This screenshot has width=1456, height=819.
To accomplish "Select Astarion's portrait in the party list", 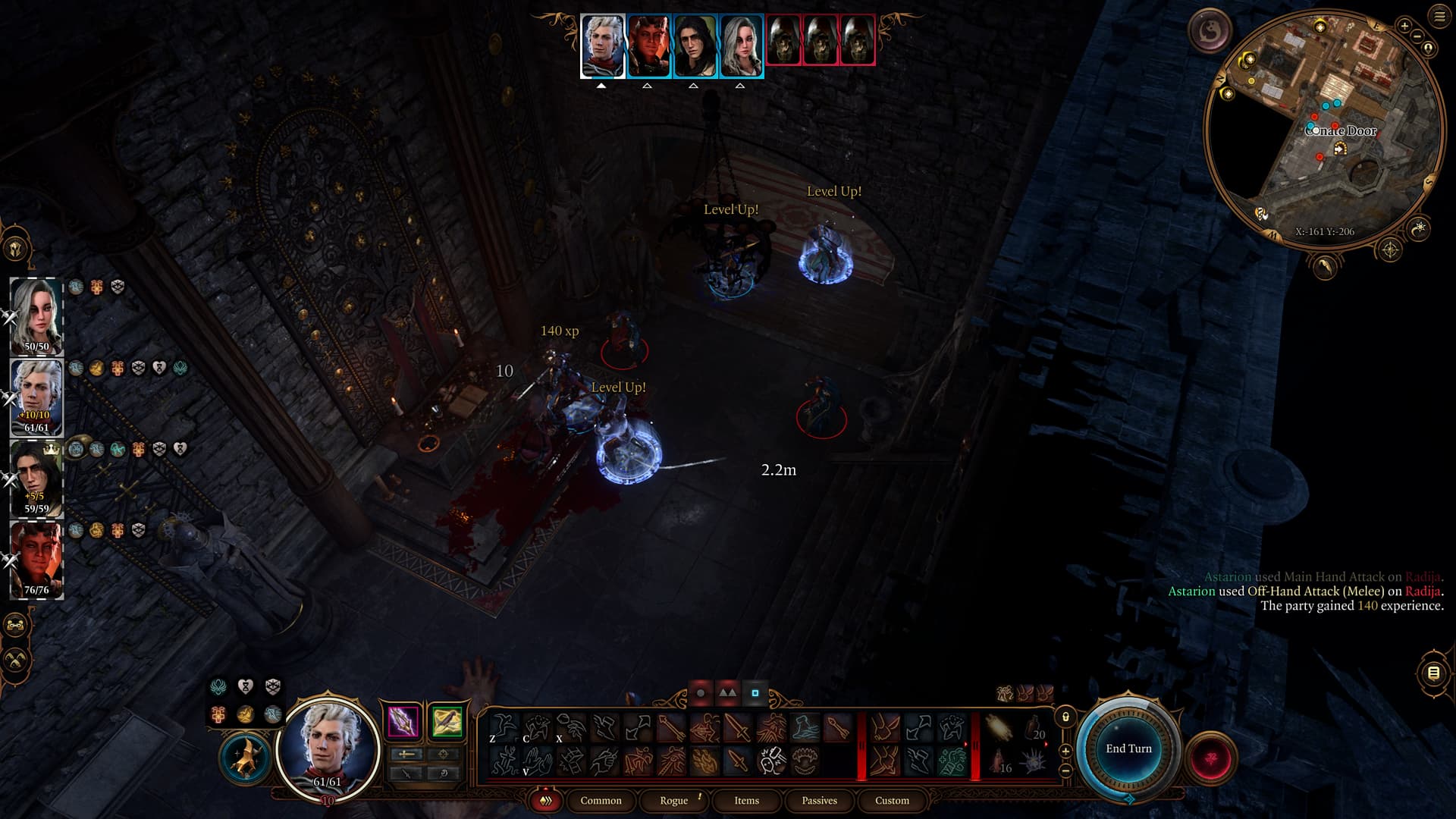I will pyautogui.click(x=36, y=396).
